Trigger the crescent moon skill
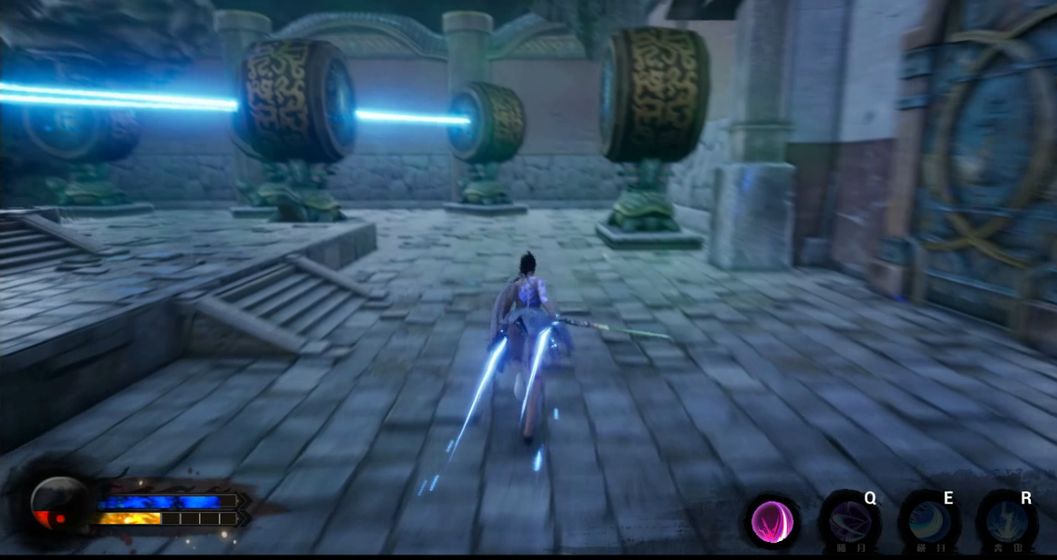Viewport: 1057px width, 560px height. click(928, 521)
